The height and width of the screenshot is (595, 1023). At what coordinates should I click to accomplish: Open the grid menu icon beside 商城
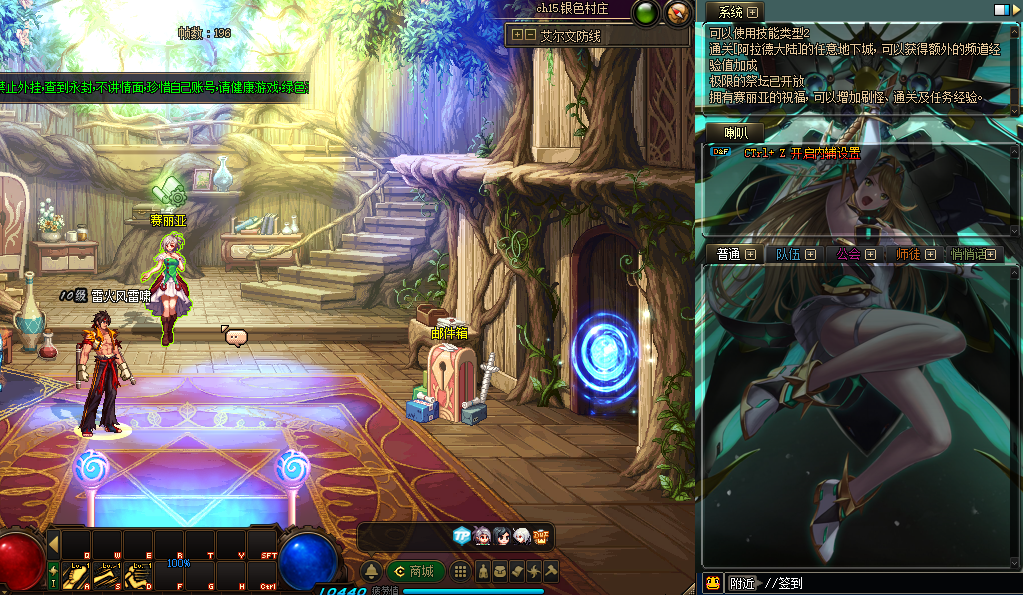pyautogui.click(x=460, y=571)
